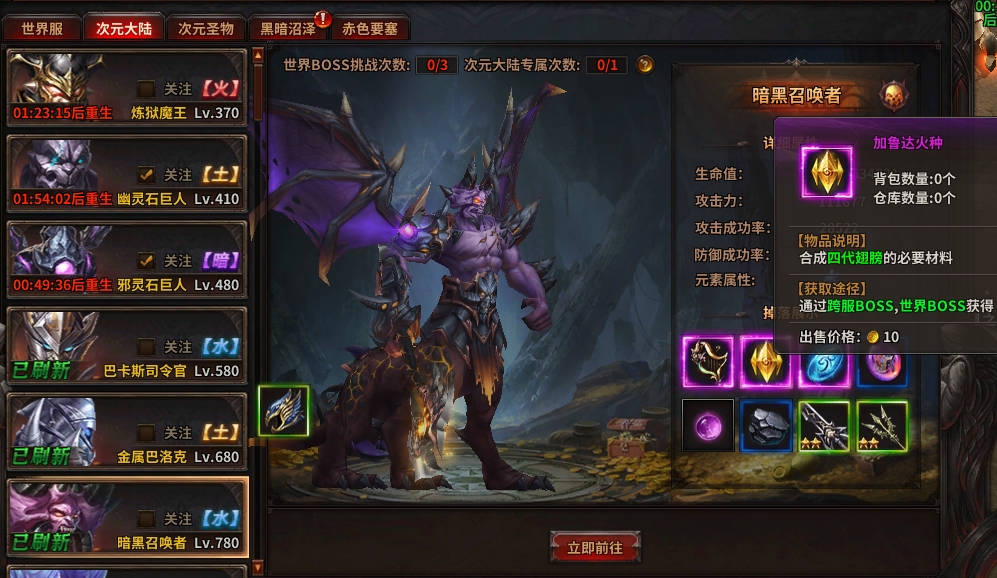Click the 立即前往 button
997x578 pixels.
tap(595, 548)
